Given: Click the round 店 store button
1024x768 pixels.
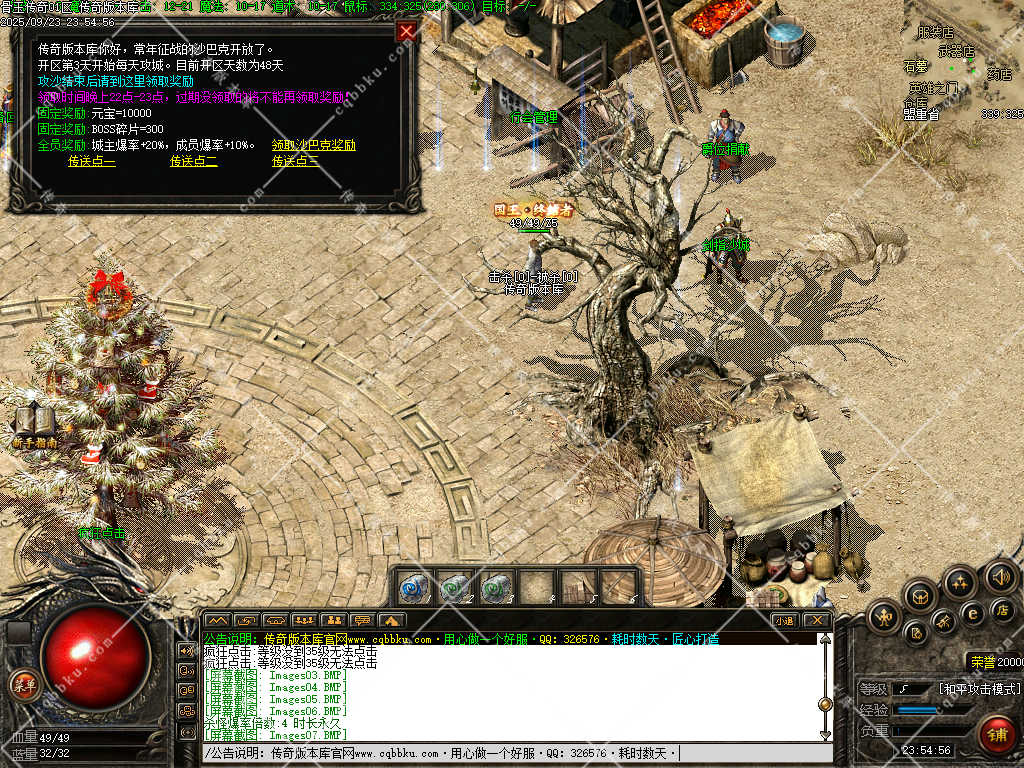Looking at the screenshot, I should 1003,610.
